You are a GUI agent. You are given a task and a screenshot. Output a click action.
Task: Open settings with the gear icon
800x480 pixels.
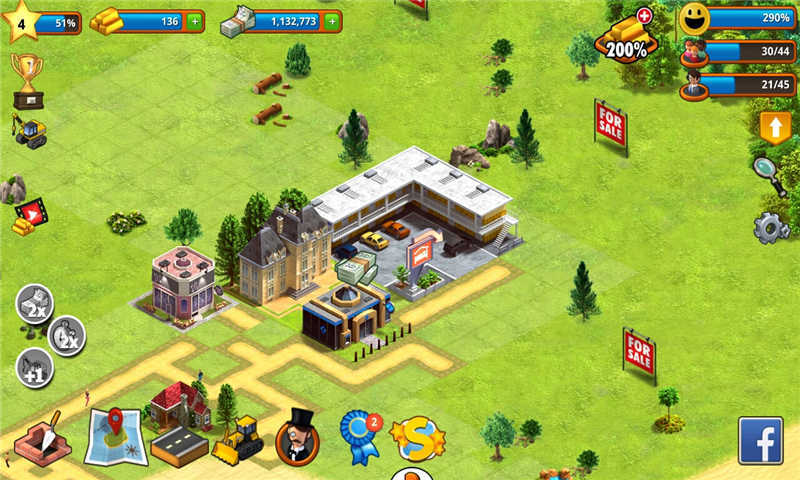click(x=771, y=228)
